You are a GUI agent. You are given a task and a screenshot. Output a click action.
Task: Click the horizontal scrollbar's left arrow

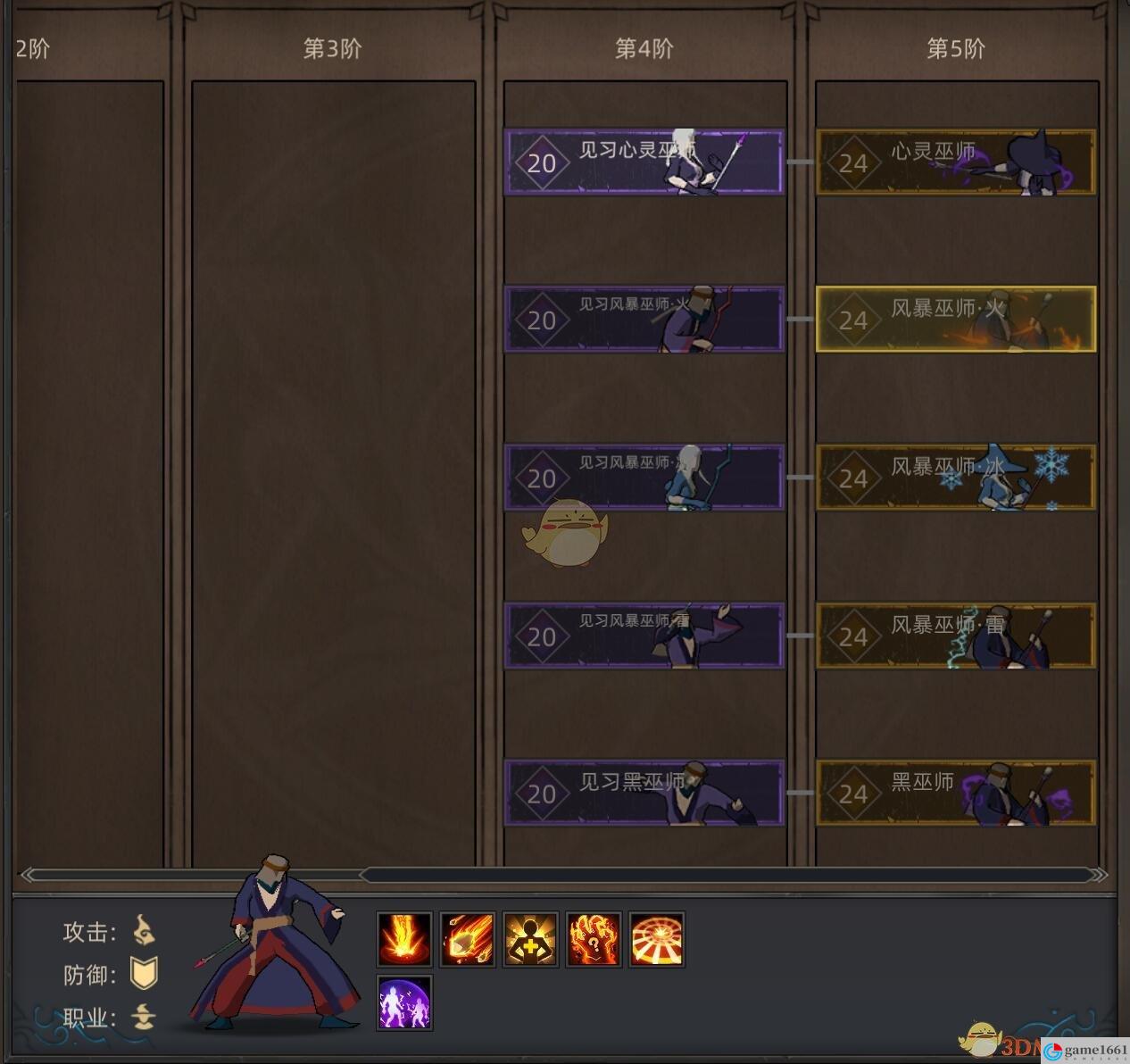29,875
